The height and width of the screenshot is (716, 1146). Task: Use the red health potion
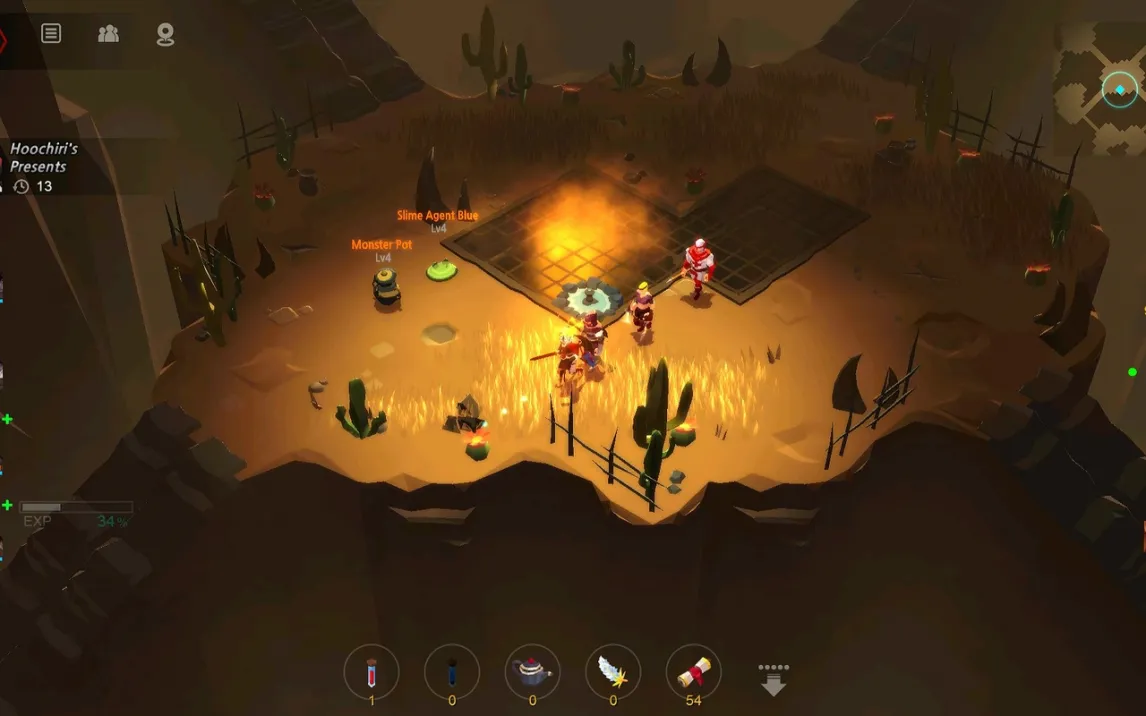point(371,672)
